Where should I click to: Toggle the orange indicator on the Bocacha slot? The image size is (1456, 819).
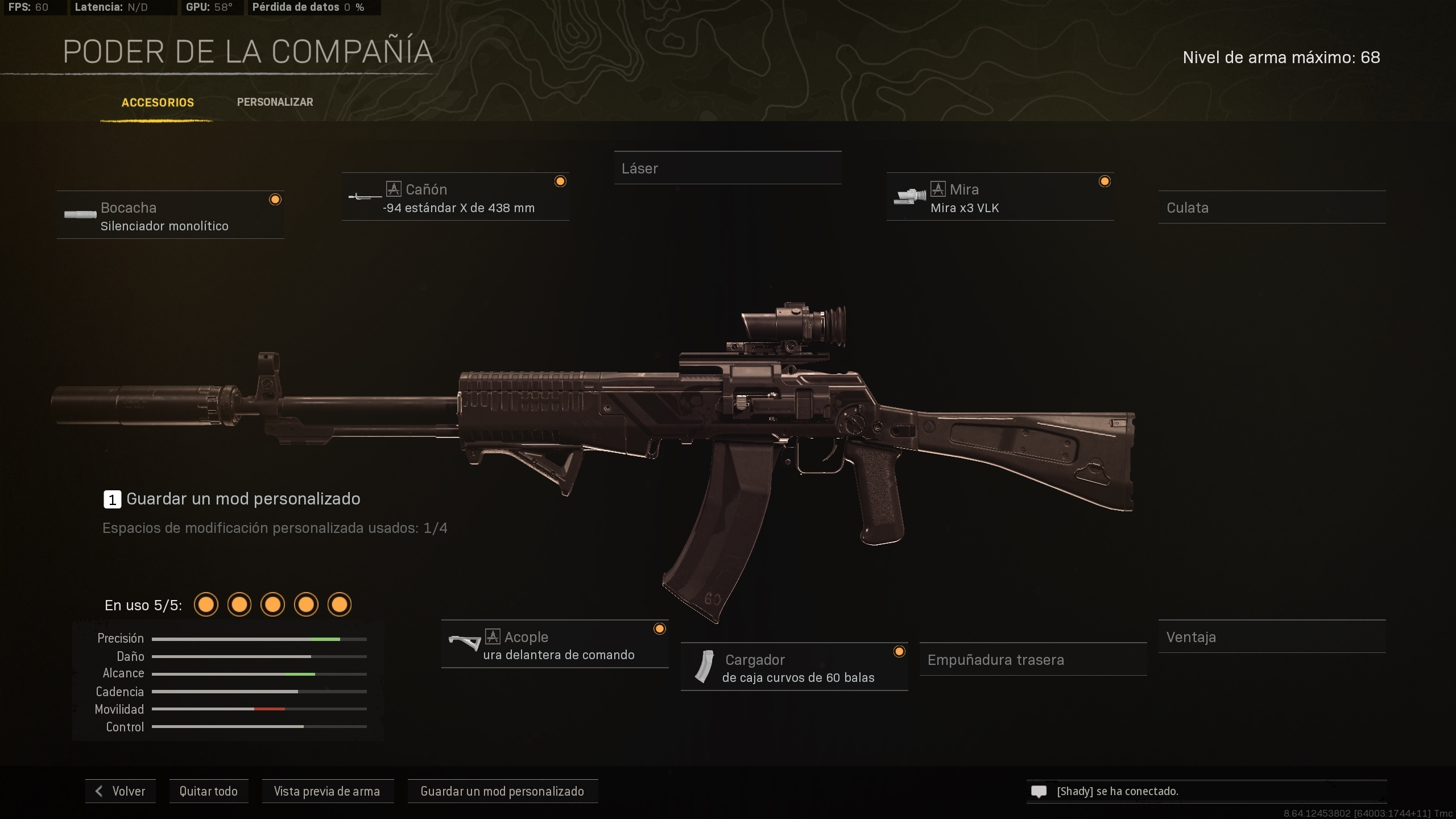coord(275,199)
